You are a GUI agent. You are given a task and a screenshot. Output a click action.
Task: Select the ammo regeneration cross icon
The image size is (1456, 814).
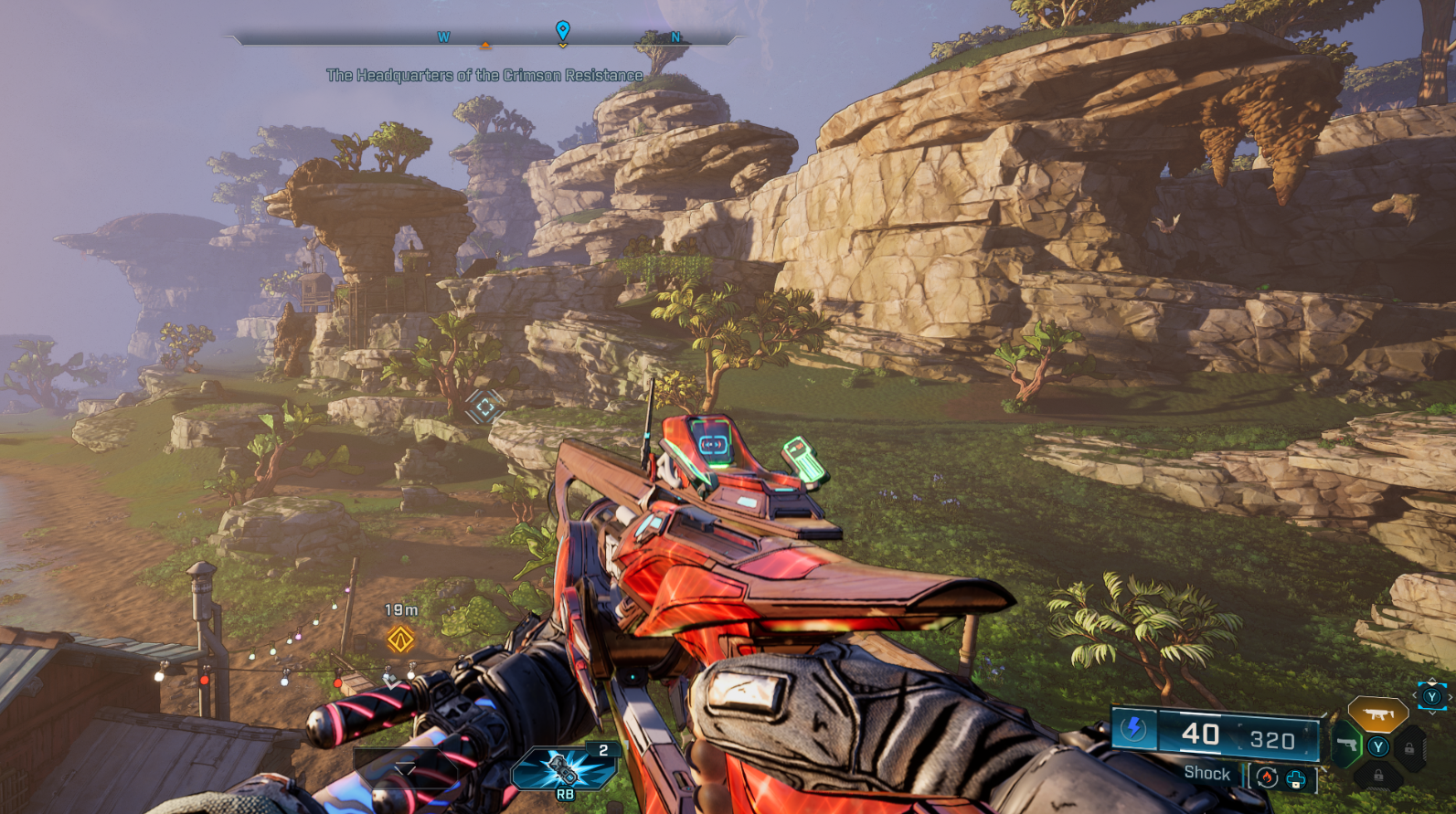1295,778
